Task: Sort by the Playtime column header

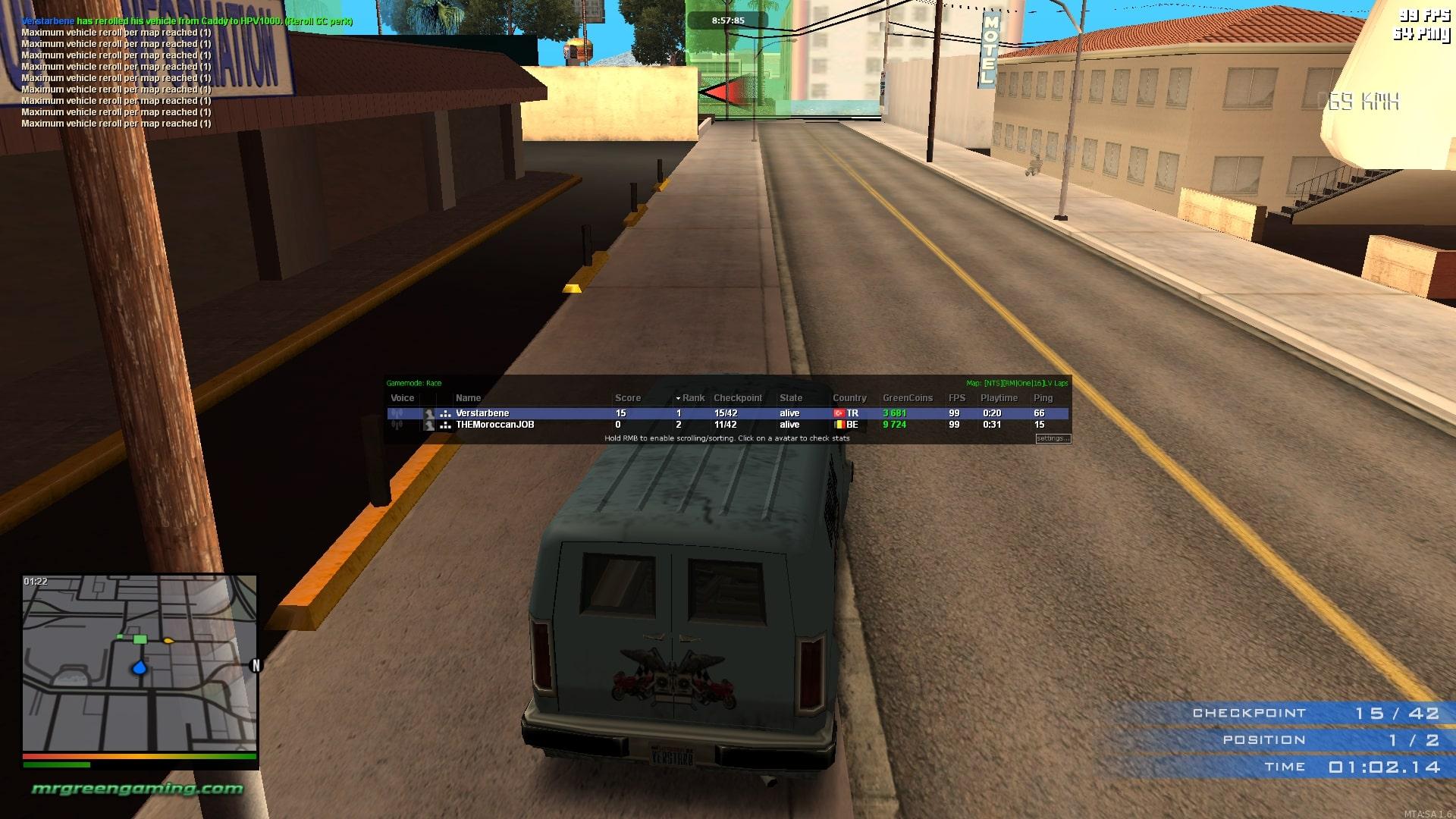Action: pyautogui.click(x=999, y=398)
